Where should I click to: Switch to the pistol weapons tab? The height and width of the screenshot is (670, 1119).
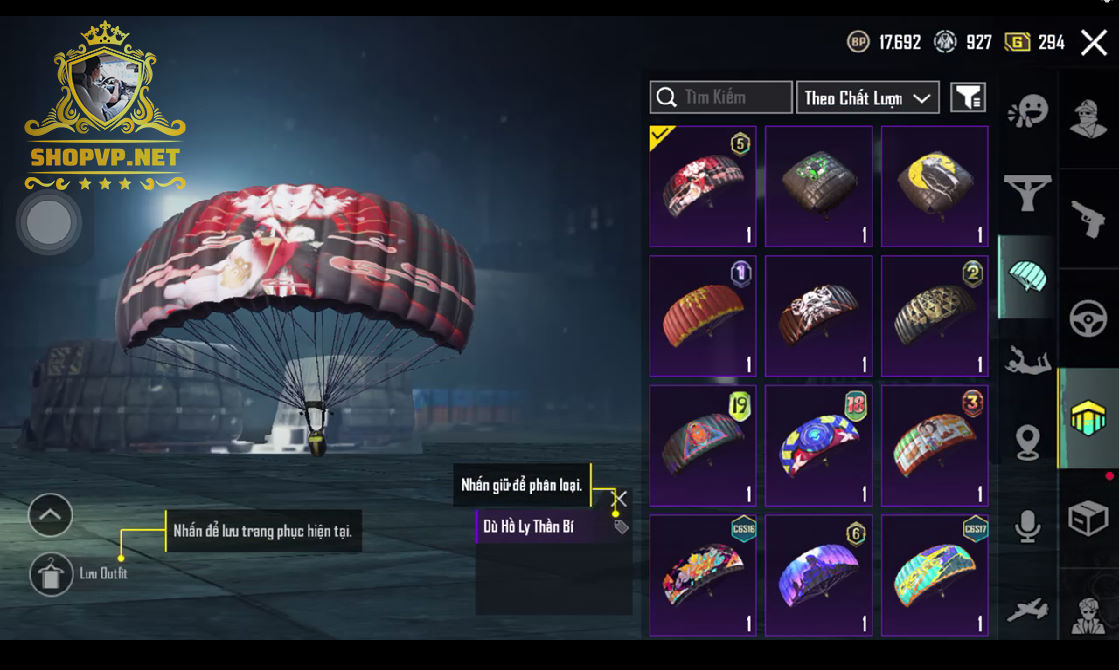(1088, 217)
